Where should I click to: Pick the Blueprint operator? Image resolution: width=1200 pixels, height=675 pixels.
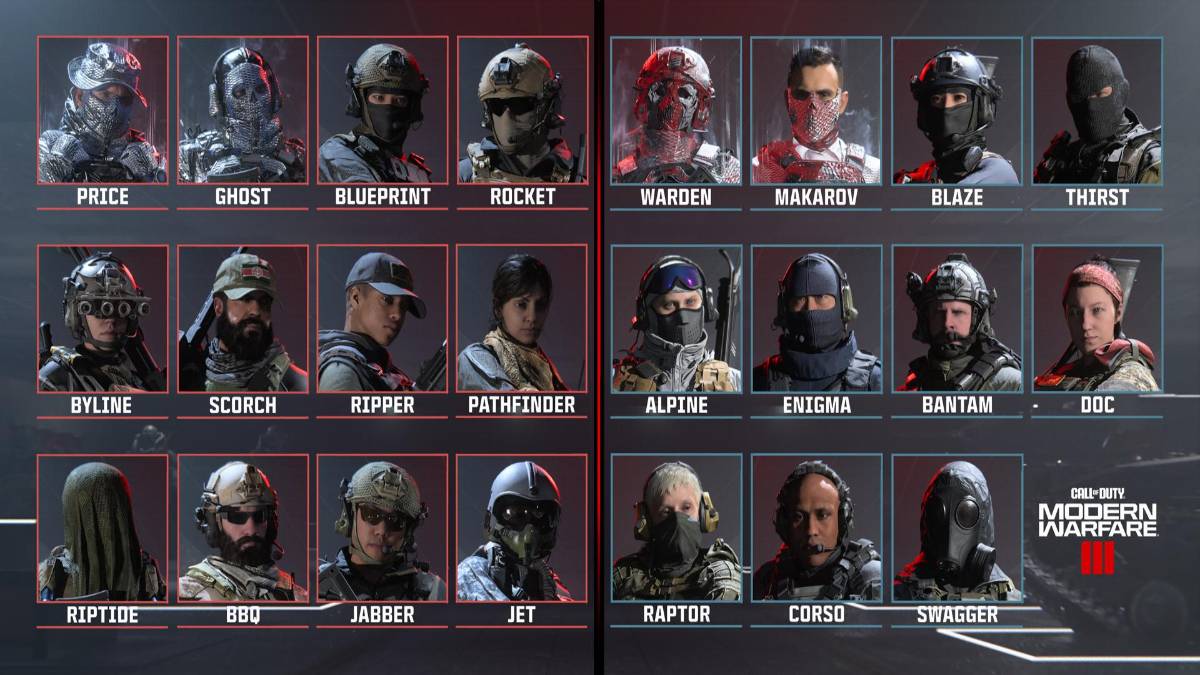point(383,110)
